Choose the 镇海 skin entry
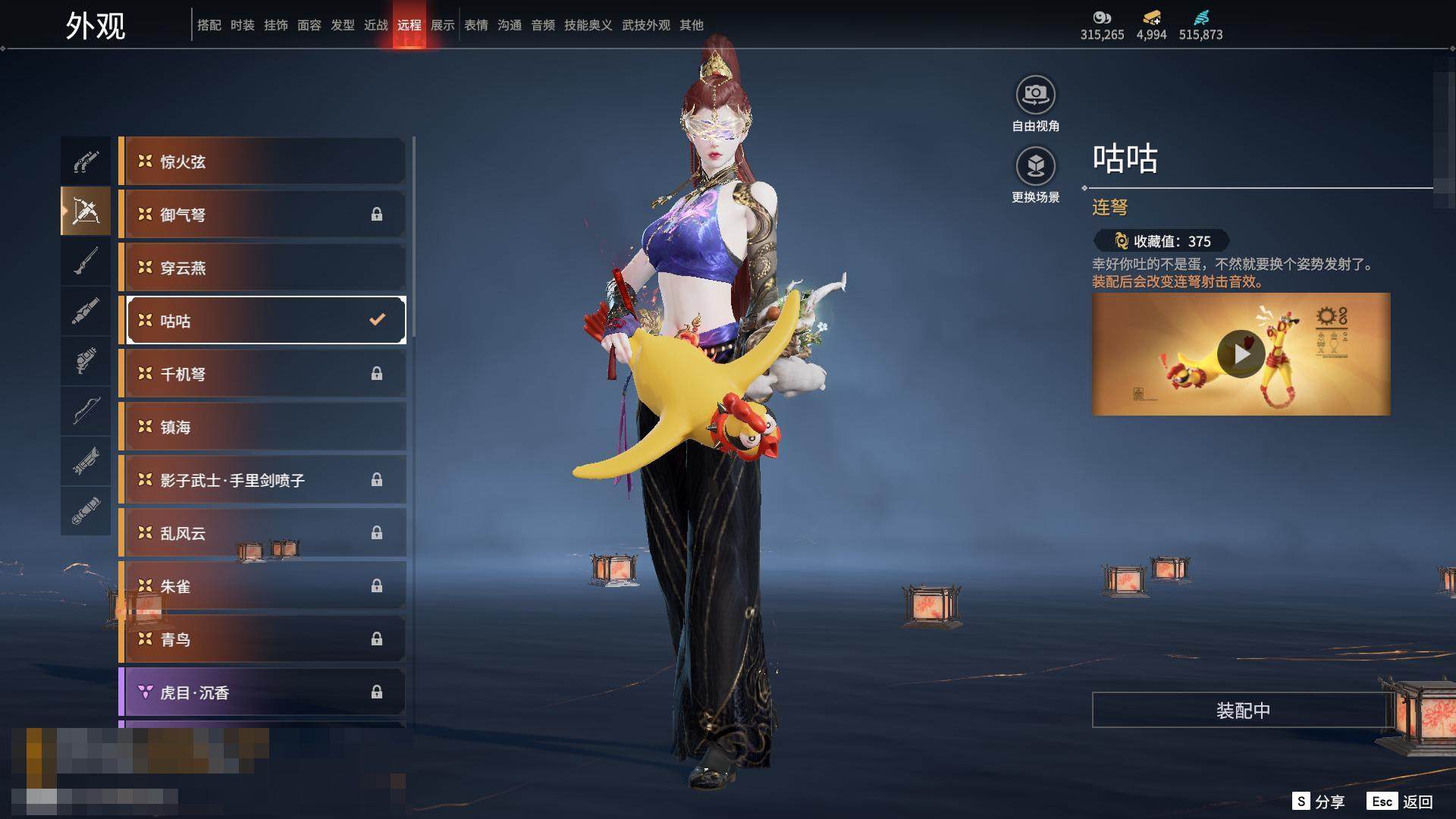1456x819 pixels. tap(262, 427)
